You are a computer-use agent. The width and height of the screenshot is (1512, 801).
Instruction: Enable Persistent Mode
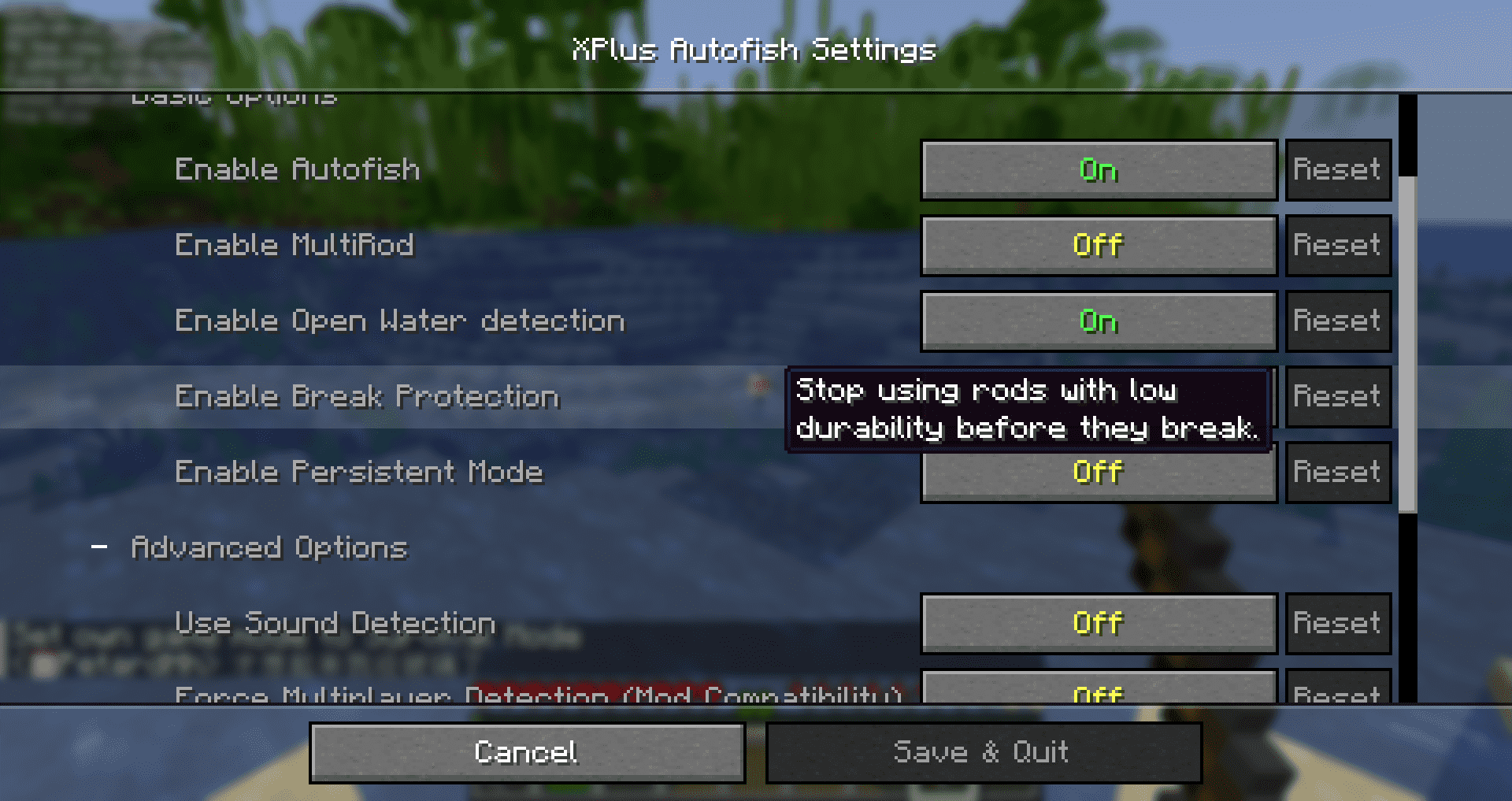click(1098, 472)
